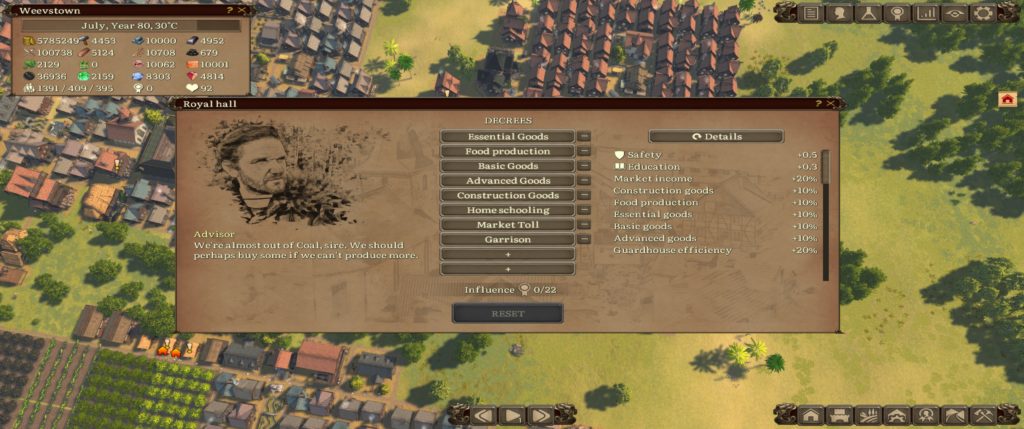Image resolution: width=1024 pixels, height=429 pixels.
Task: Open the hammer and pickaxe build tools
Action: [983, 415]
